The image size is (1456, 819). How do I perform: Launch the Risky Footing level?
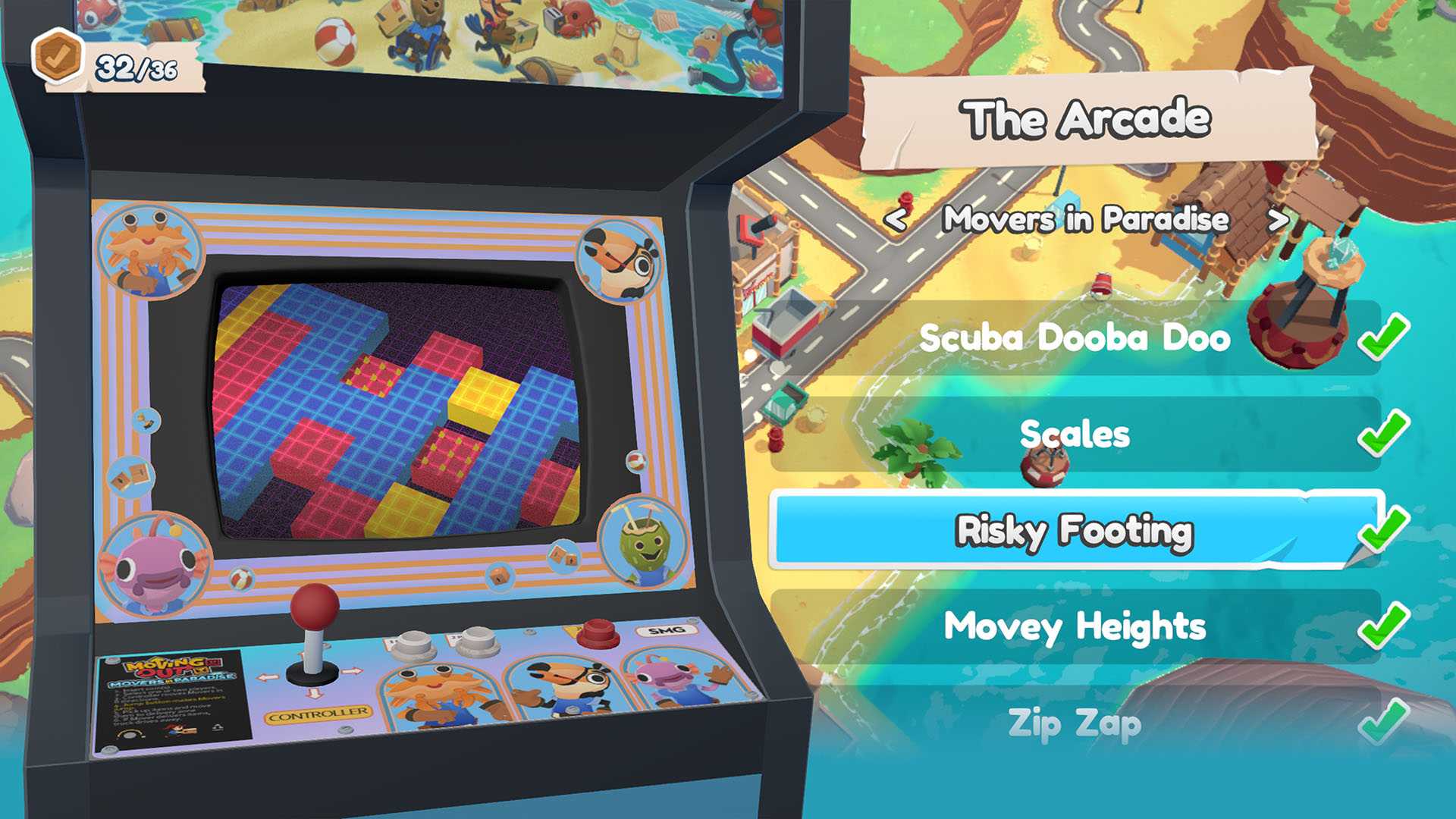click(x=1075, y=532)
